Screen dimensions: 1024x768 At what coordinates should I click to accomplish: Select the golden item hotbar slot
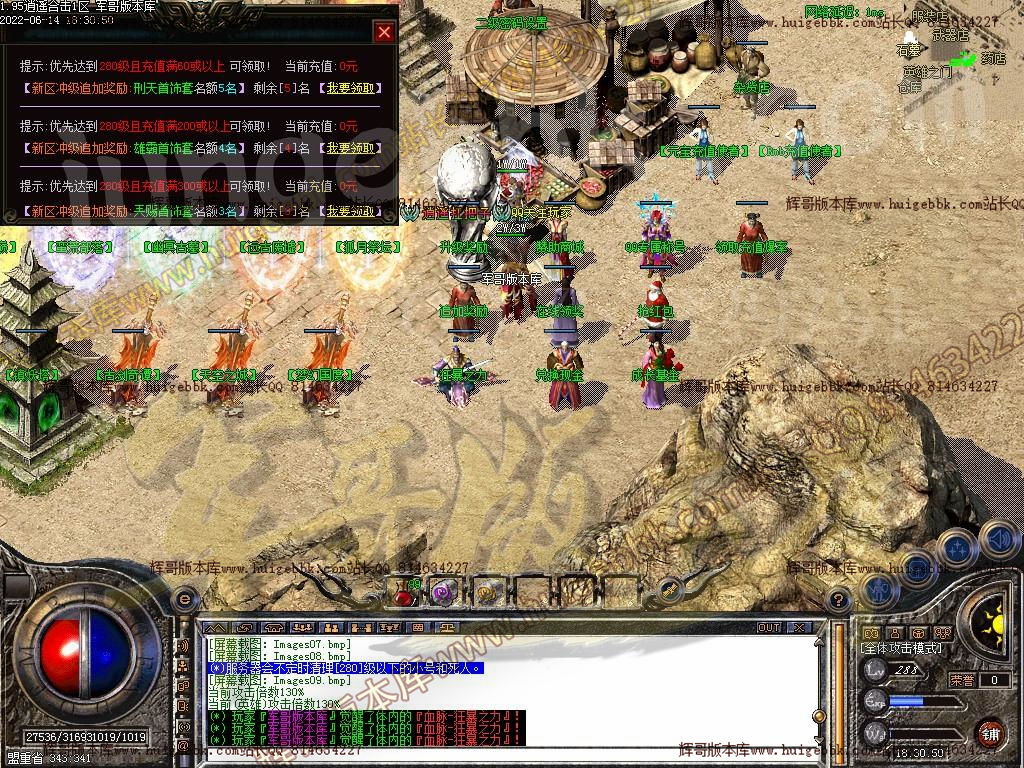[488, 593]
